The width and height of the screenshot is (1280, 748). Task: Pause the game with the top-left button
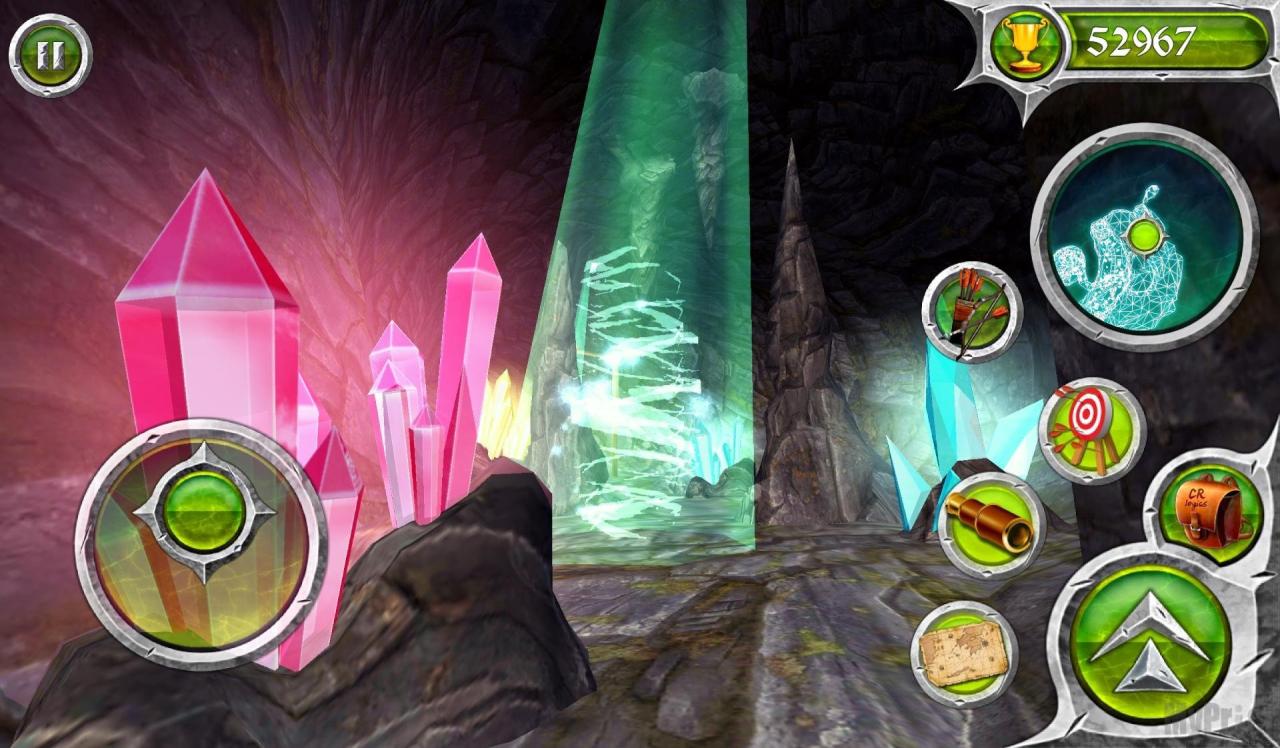tap(49, 54)
